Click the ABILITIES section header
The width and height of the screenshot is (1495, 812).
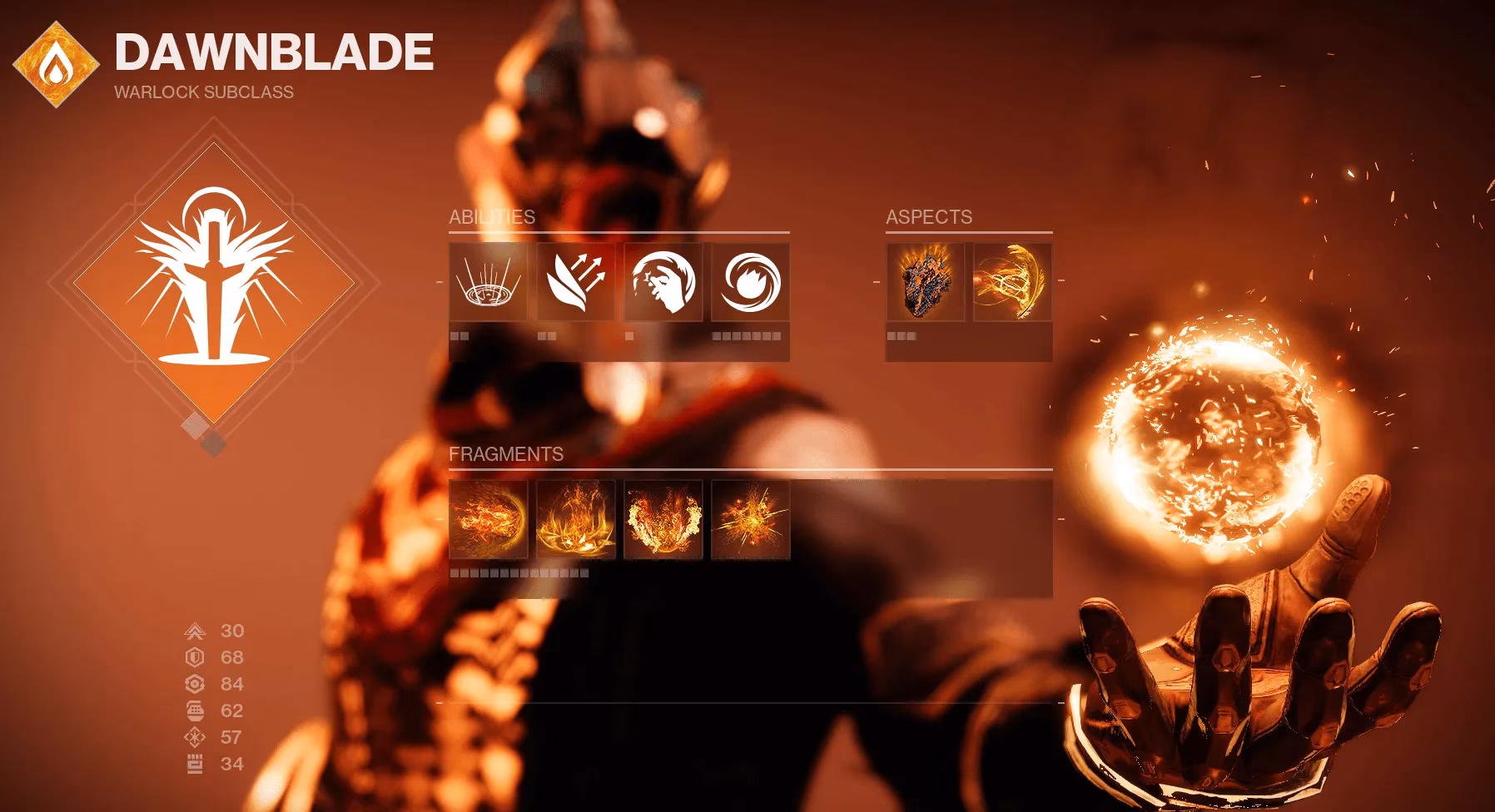pyautogui.click(x=491, y=216)
